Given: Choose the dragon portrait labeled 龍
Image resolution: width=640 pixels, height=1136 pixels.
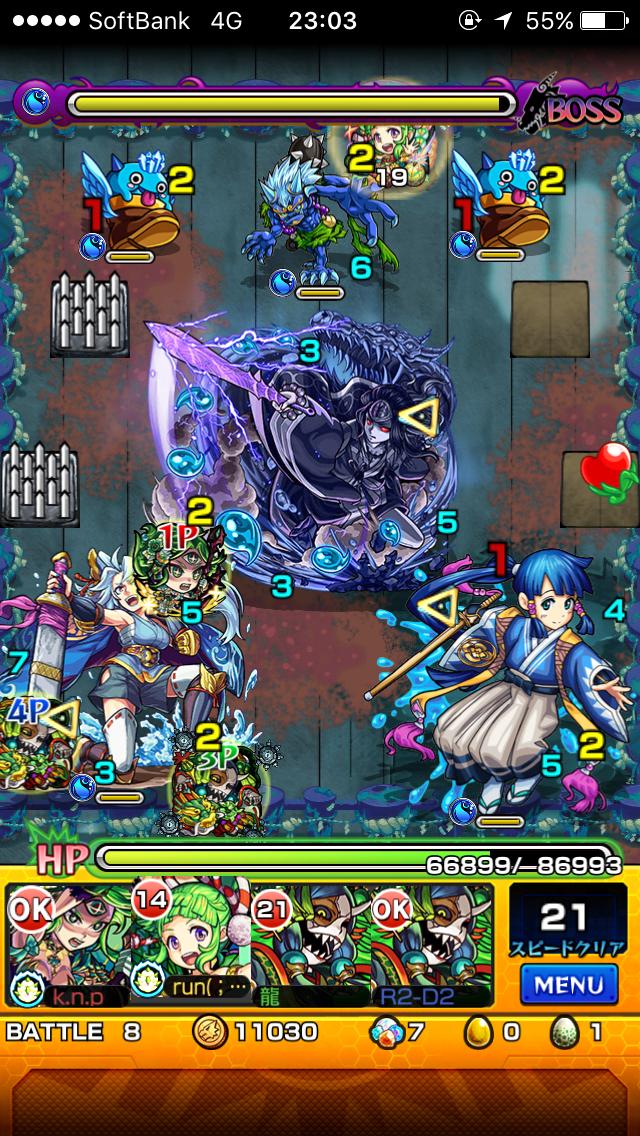Looking at the screenshot, I should coord(310,943).
